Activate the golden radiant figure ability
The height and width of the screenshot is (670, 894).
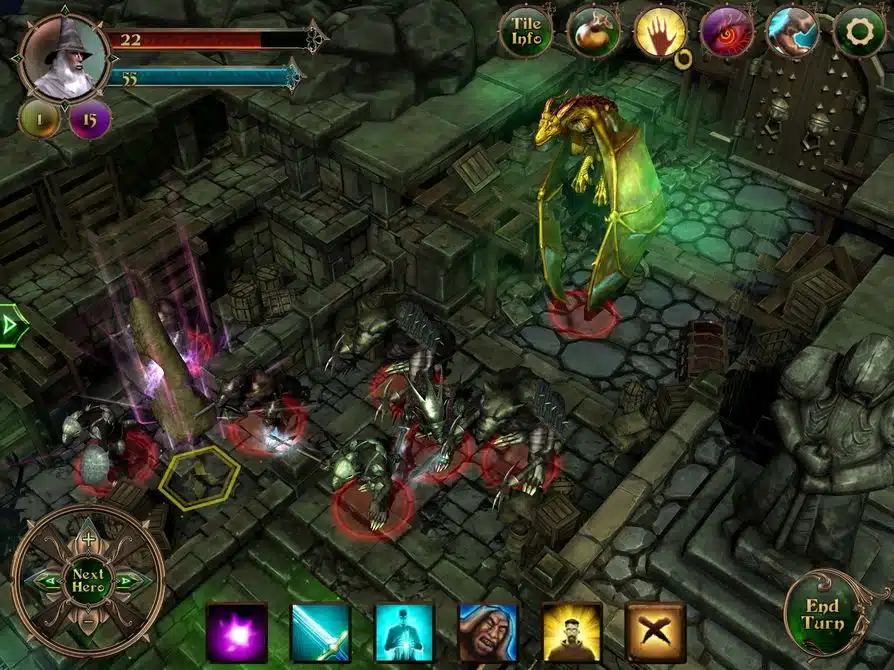click(572, 633)
